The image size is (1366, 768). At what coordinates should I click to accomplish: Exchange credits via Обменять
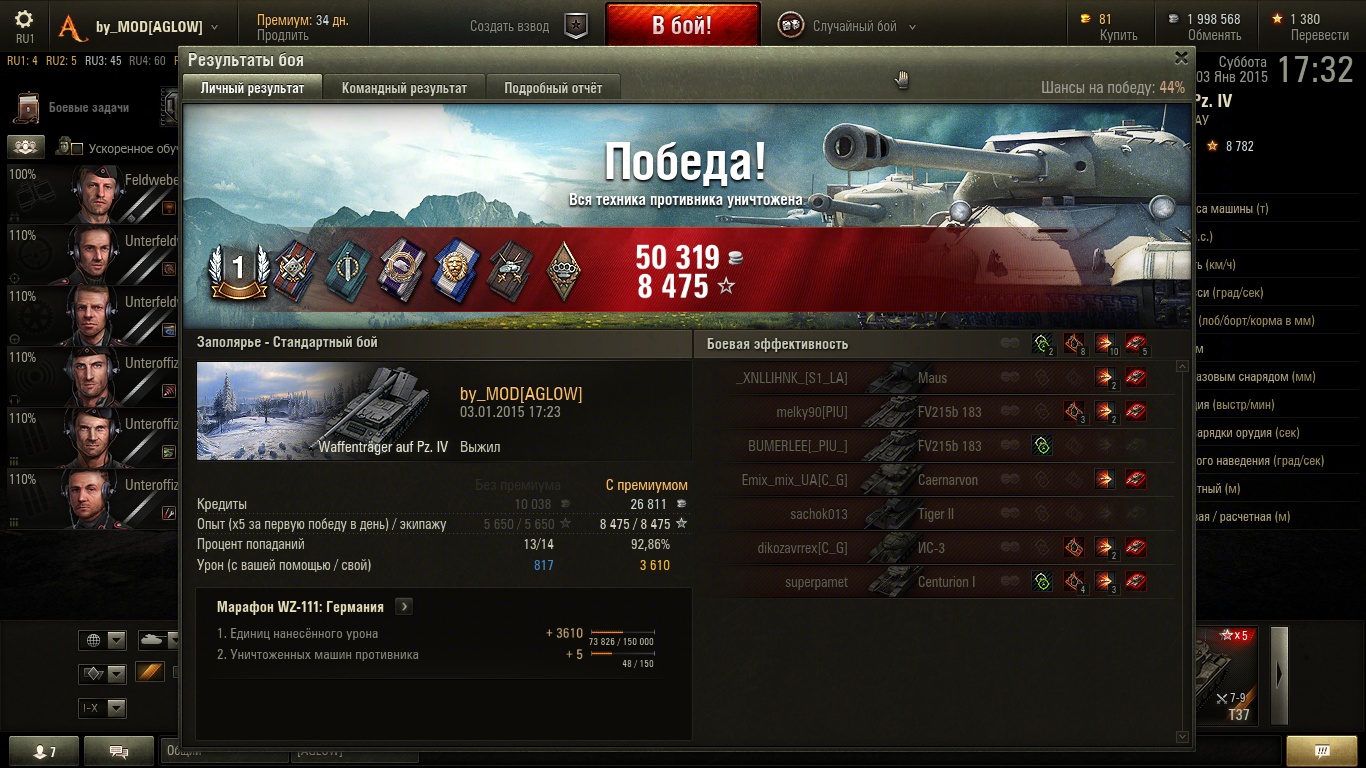1214,36
